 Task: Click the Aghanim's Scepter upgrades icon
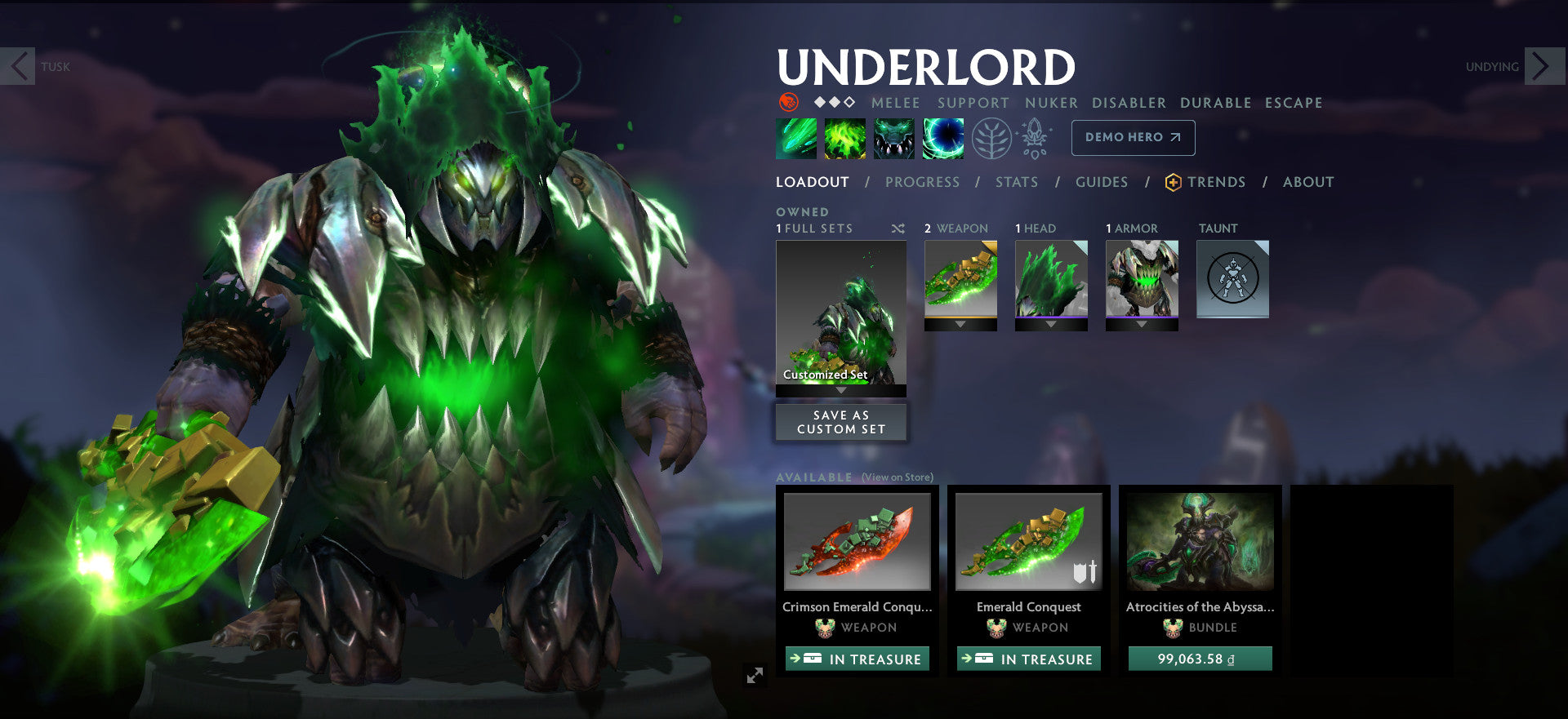click(1034, 138)
